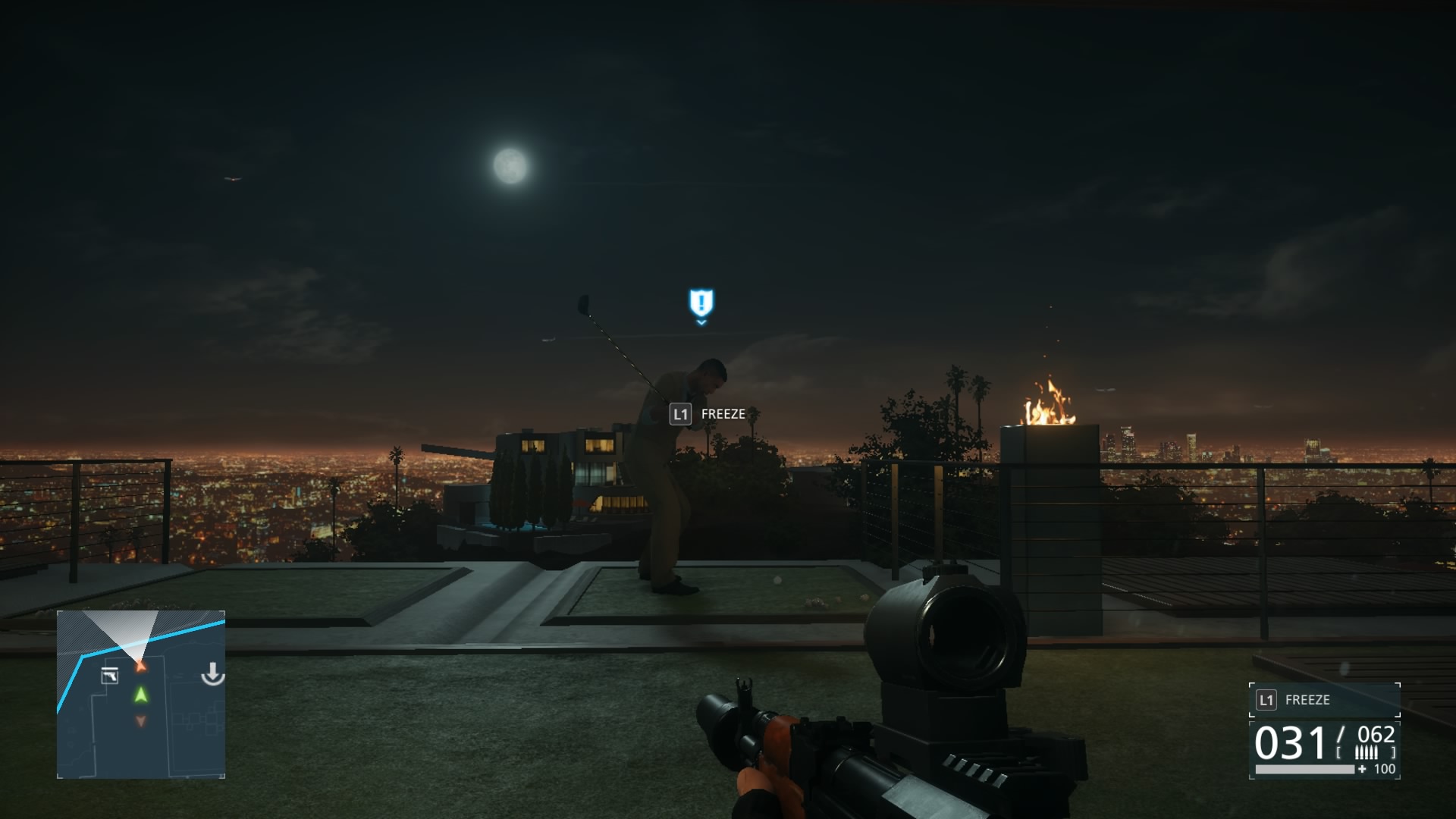Click the download-arrow objective marker on minimap

click(213, 673)
